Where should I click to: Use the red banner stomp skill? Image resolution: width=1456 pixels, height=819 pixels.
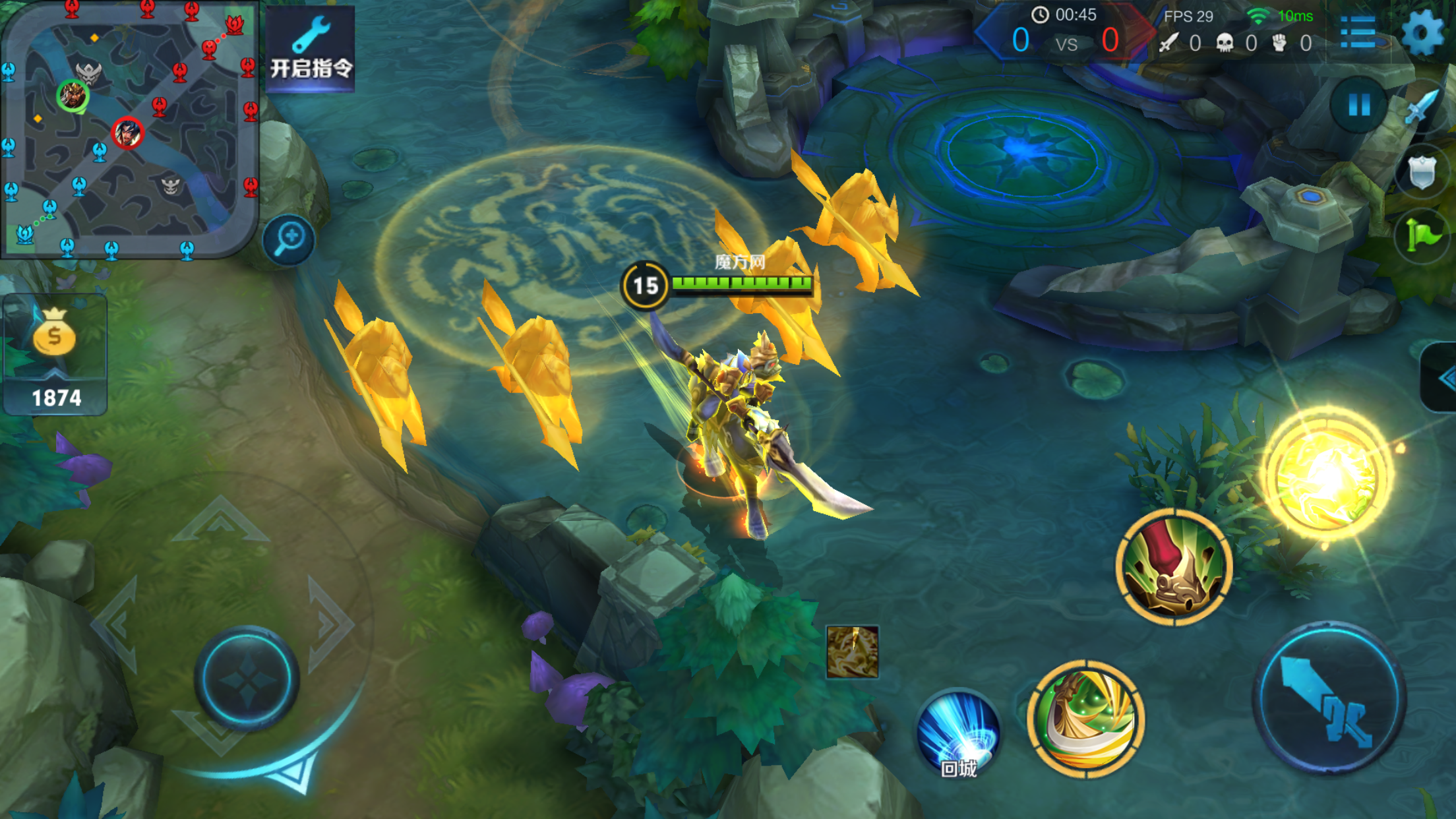(x=1174, y=568)
